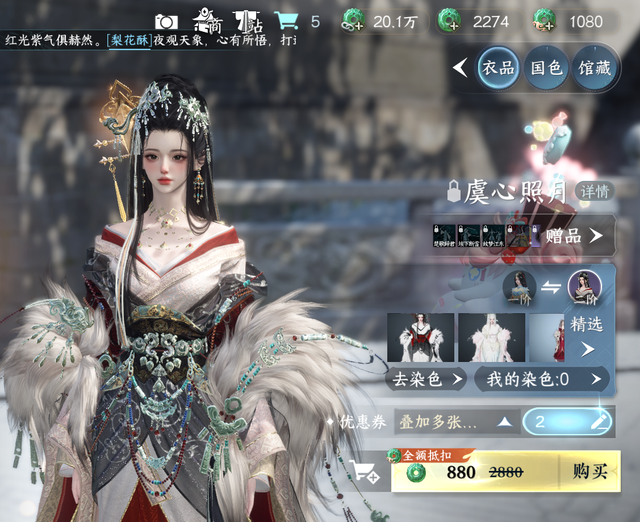The height and width of the screenshot is (522, 640).
Task: Buy the outfit with the 购买 button
Action: [589, 472]
